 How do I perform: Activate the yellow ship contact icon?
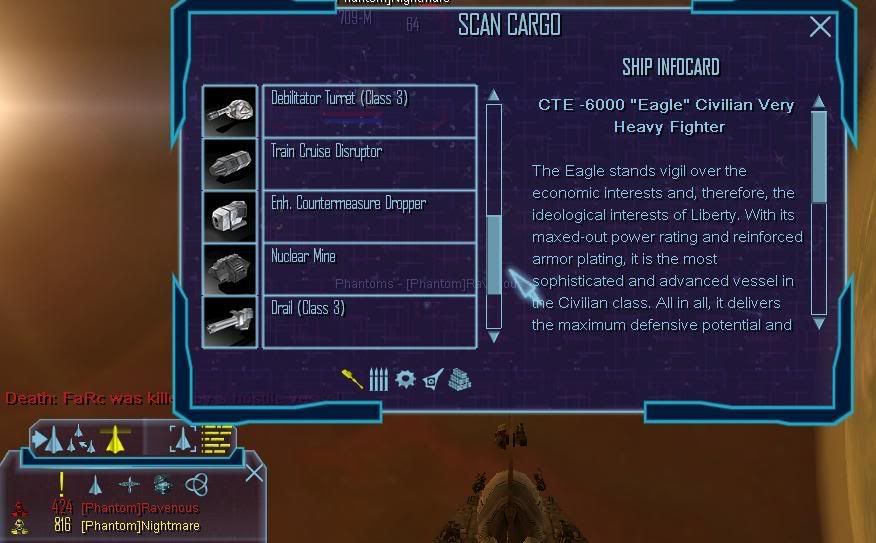115,438
